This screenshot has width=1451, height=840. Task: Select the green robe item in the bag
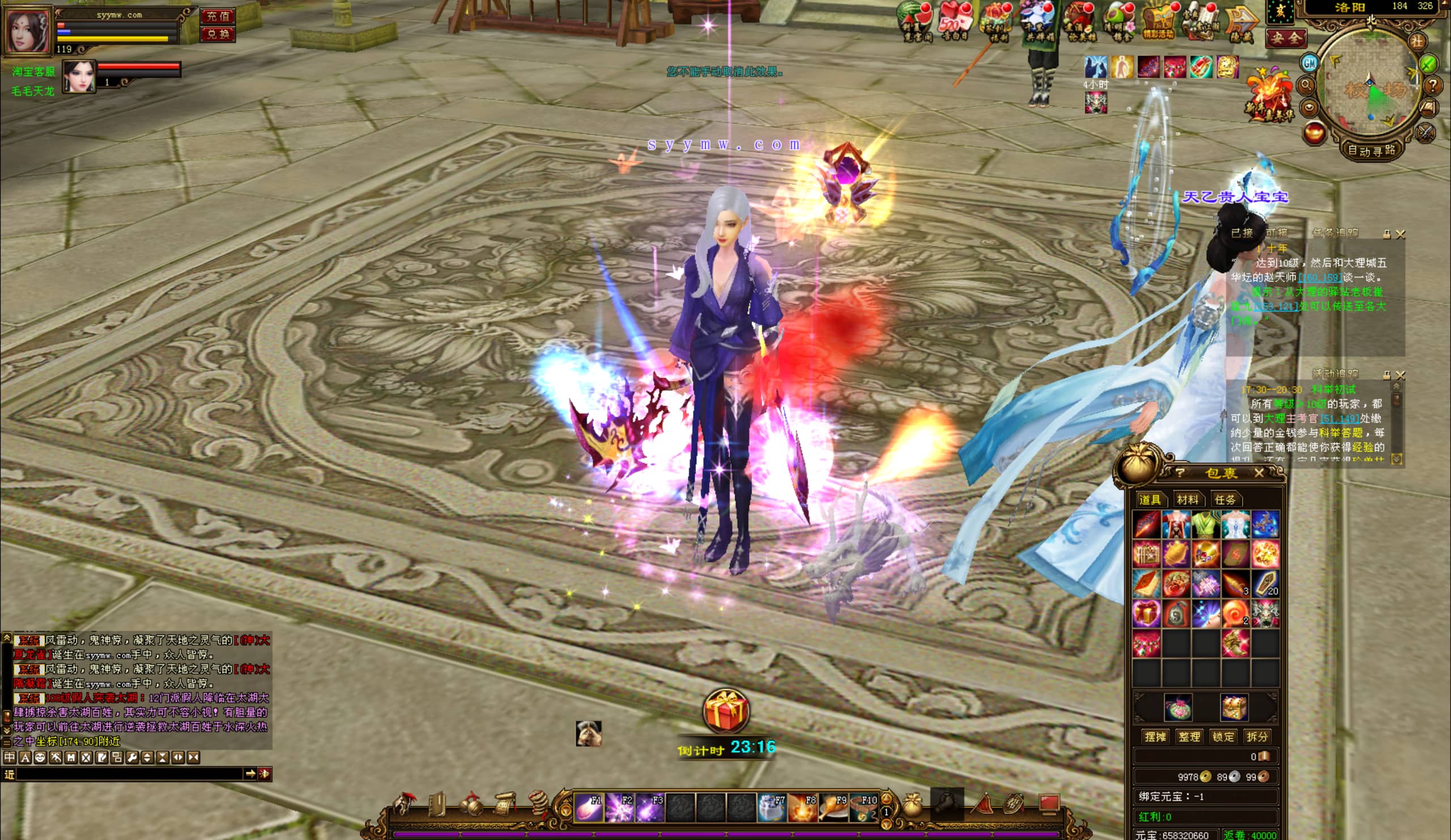pos(1205,524)
